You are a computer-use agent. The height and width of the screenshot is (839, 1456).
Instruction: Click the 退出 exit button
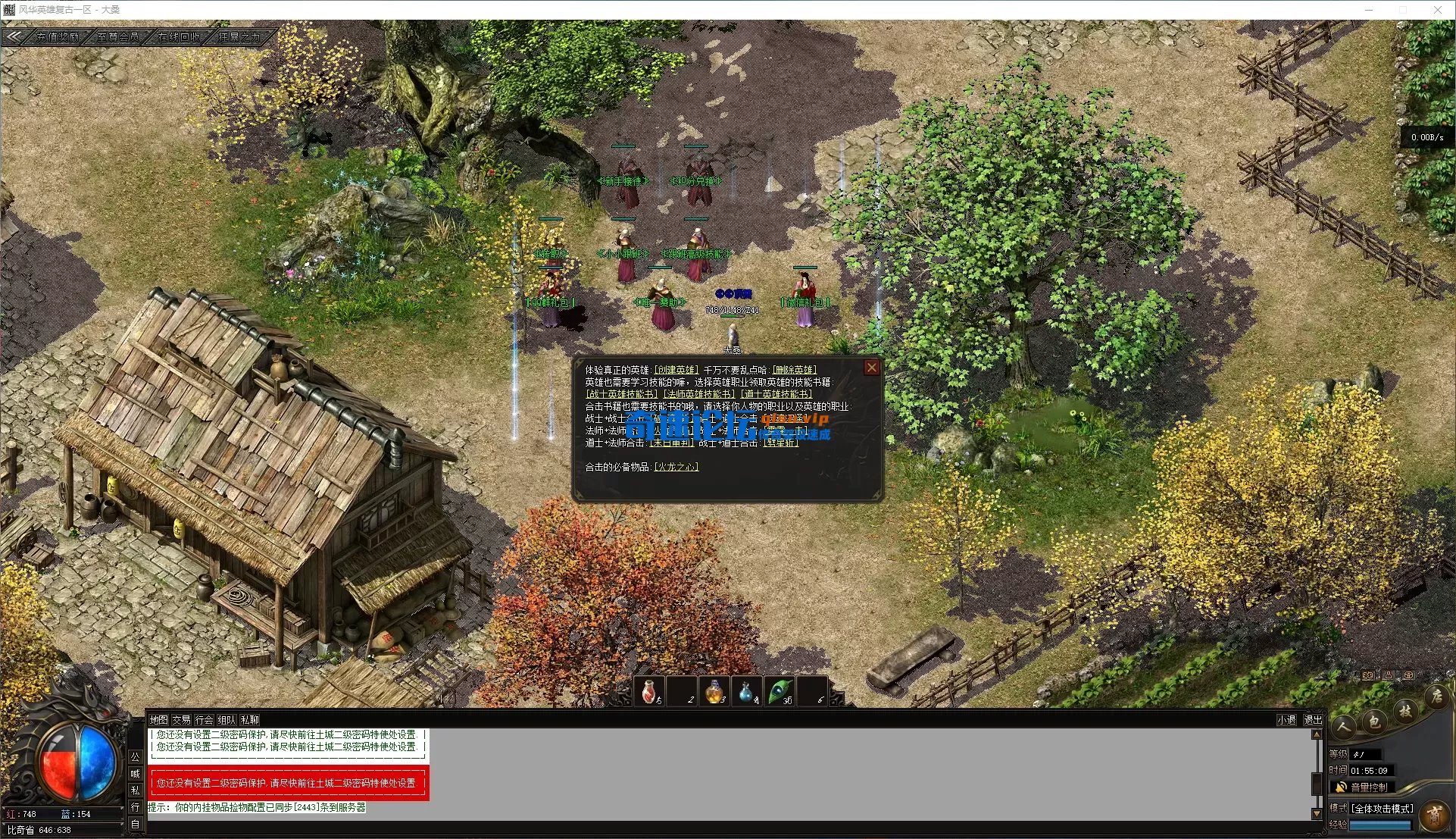point(1313,720)
